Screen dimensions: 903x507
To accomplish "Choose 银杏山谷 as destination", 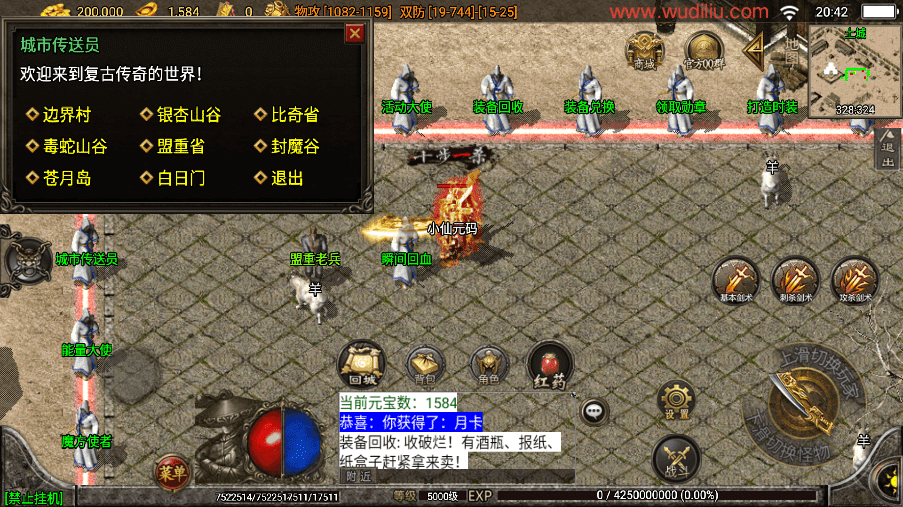I will coord(187,115).
